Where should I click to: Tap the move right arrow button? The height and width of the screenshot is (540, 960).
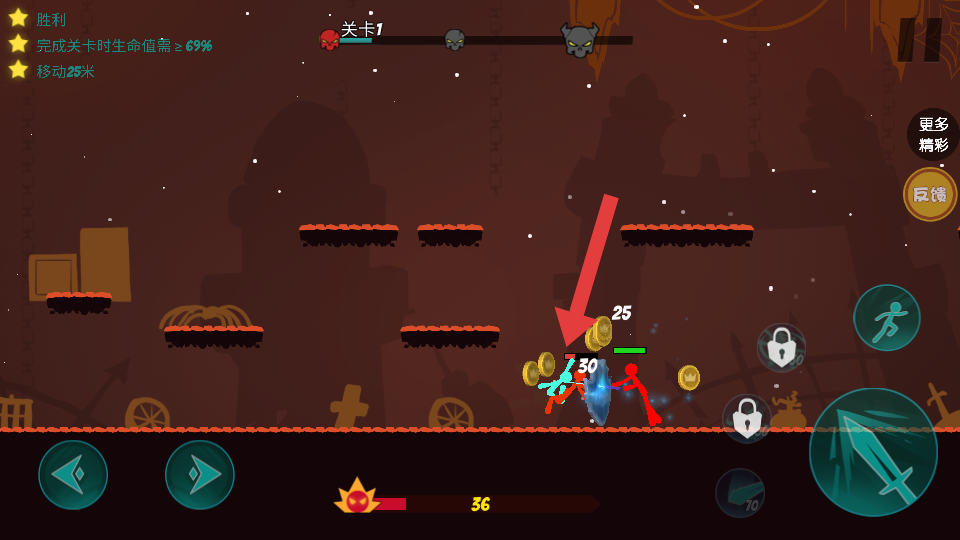tap(200, 475)
